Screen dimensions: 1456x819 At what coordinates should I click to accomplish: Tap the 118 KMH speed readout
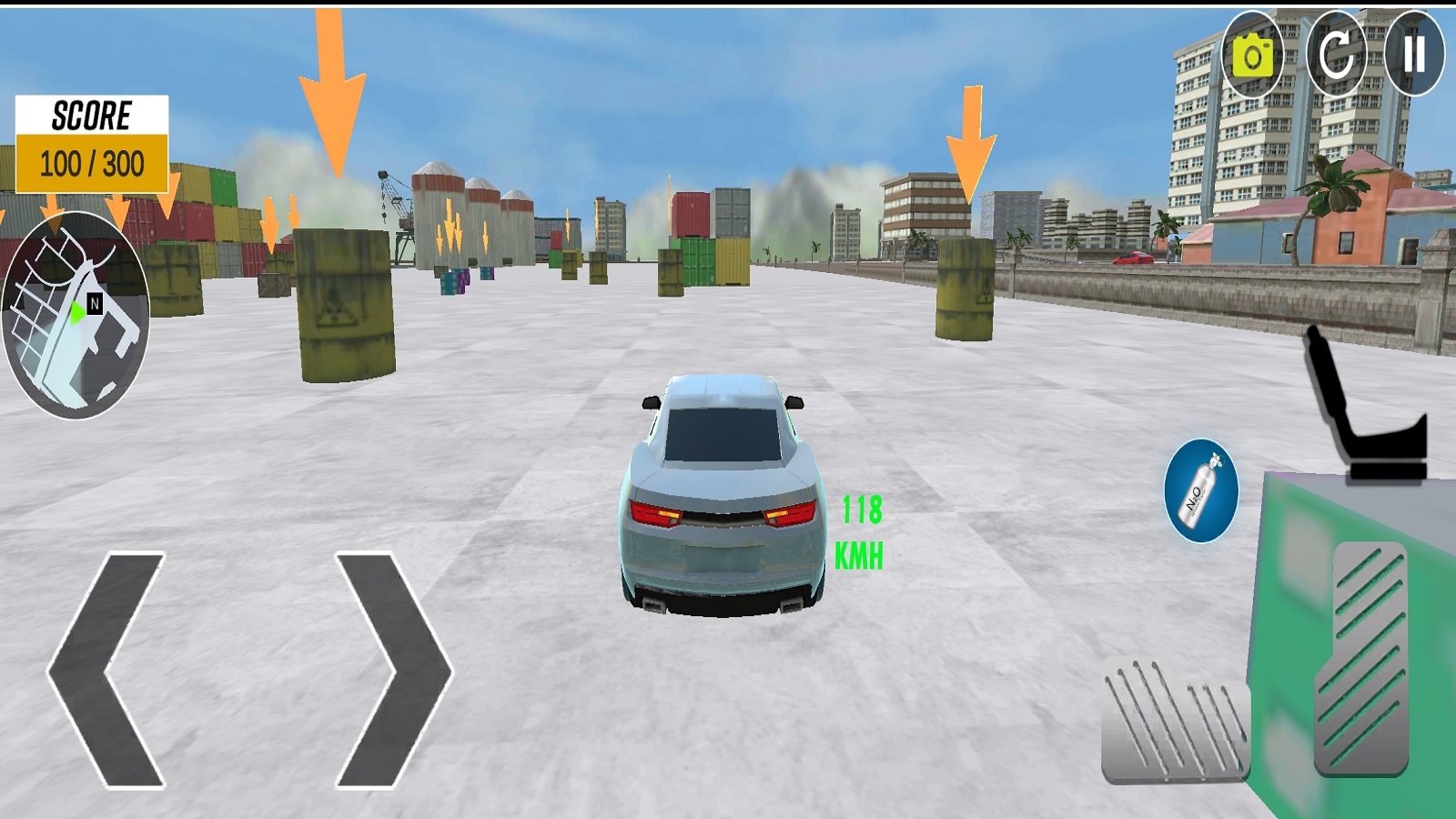click(x=859, y=528)
